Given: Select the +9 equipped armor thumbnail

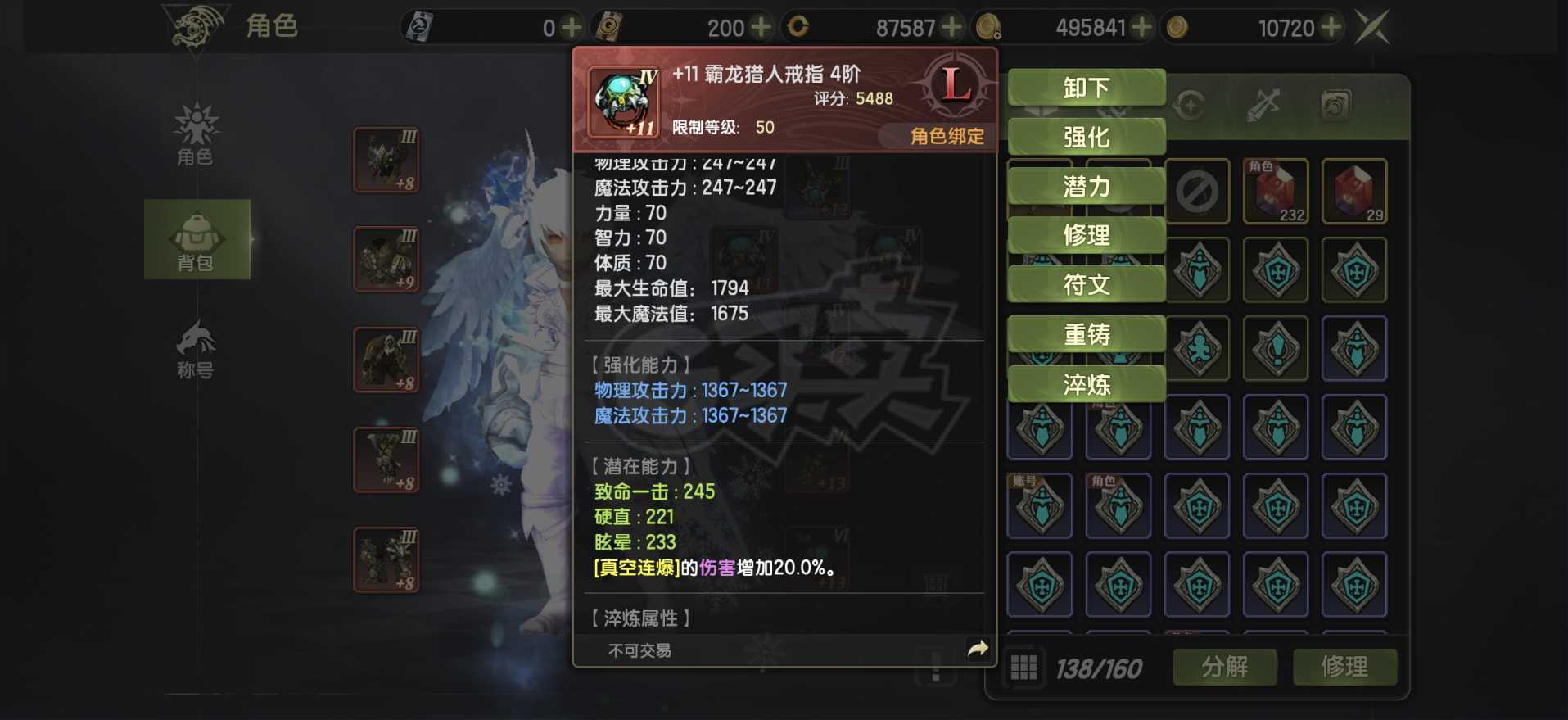Looking at the screenshot, I should click(385, 258).
